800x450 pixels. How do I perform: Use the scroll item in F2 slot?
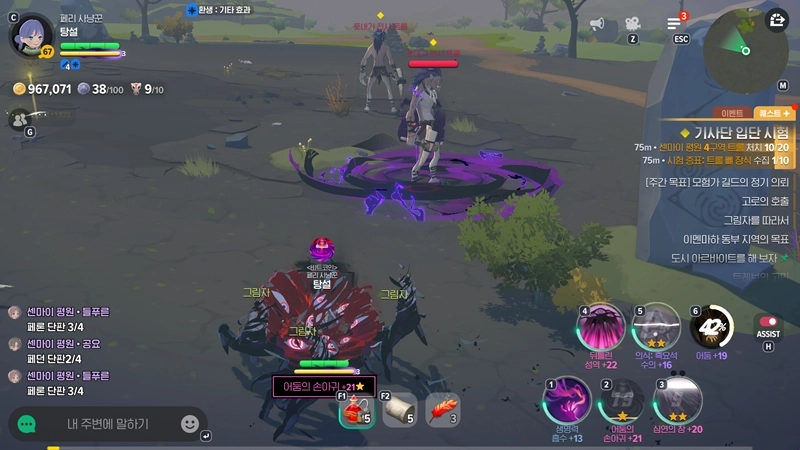399,408
